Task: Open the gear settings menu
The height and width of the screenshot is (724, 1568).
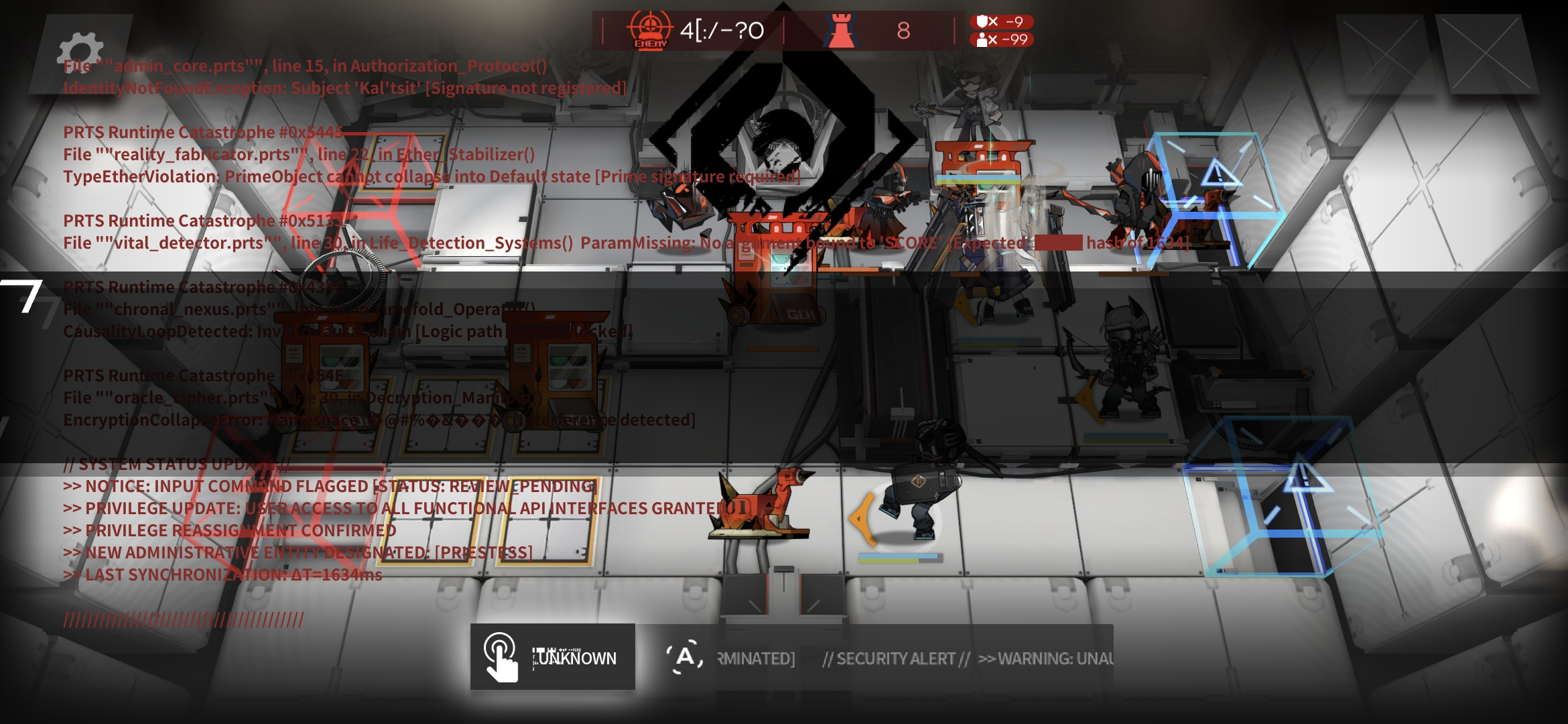Action: pyautogui.click(x=81, y=52)
